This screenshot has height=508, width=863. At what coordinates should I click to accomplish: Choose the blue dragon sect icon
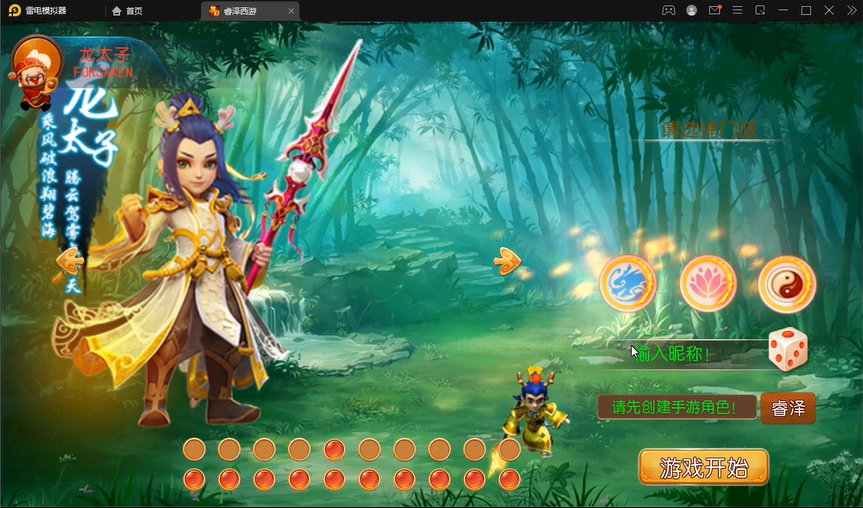click(x=628, y=284)
